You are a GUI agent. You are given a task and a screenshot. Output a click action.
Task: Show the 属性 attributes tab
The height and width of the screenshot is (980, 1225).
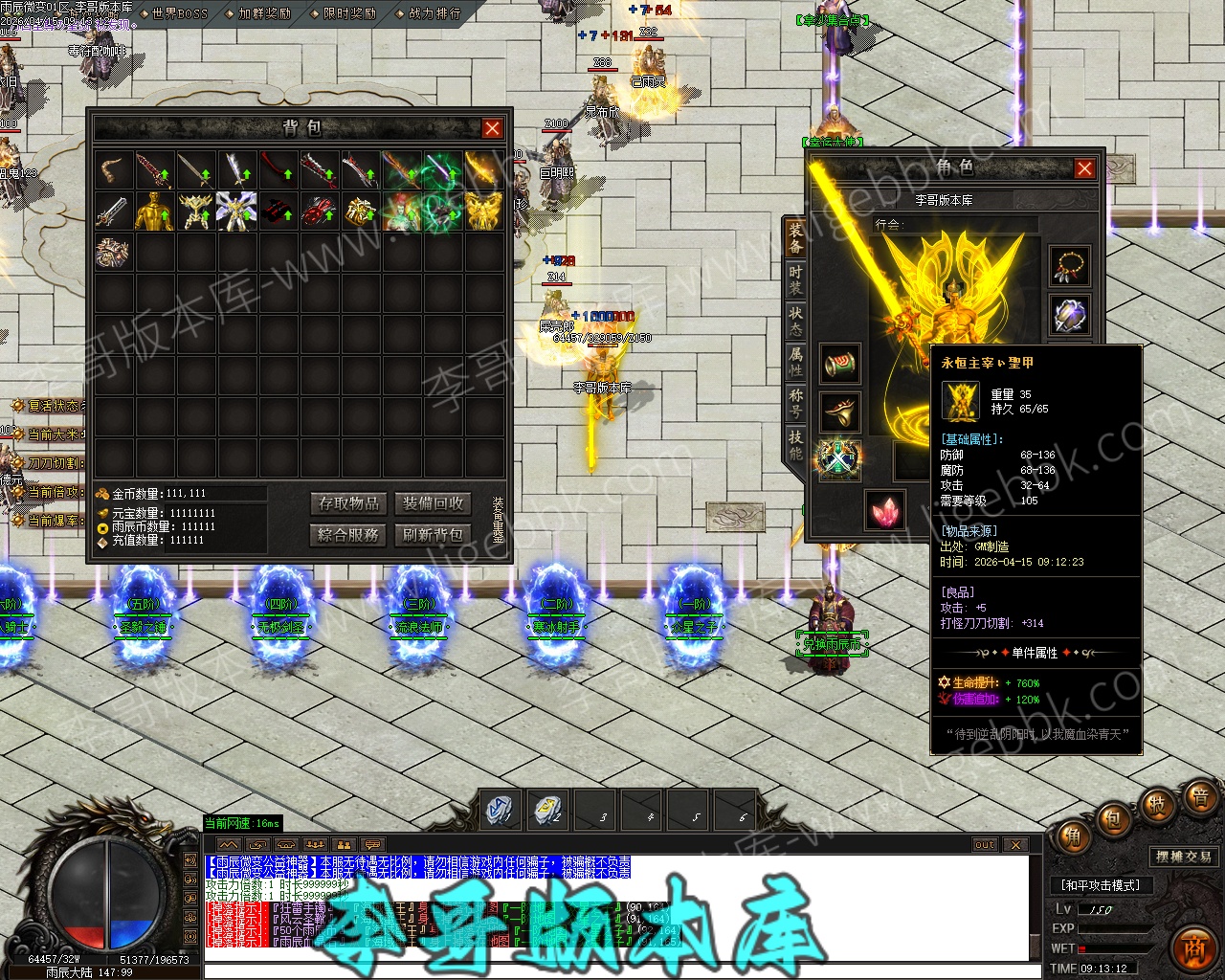coord(795,361)
